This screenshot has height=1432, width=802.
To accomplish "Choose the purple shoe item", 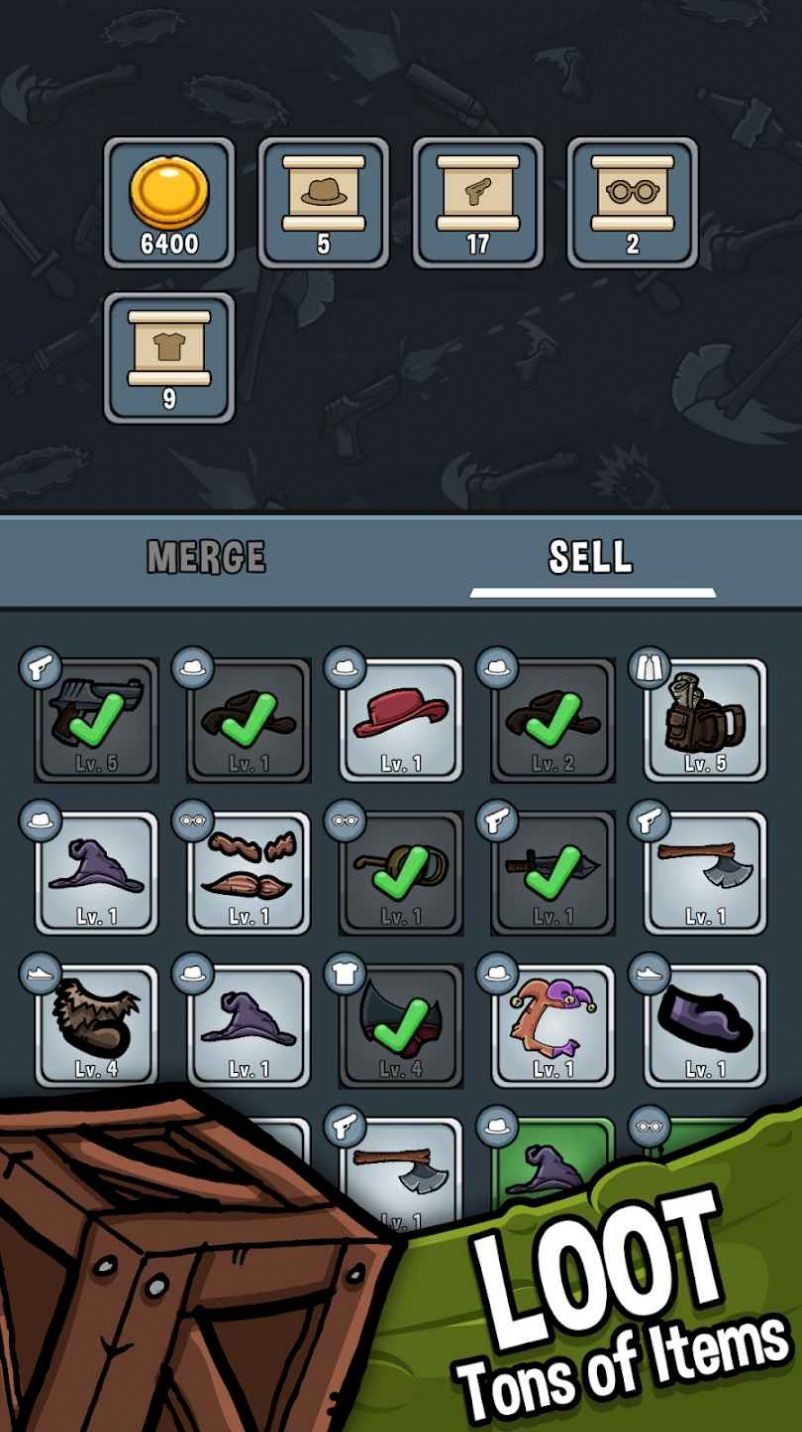I will click(705, 1024).
